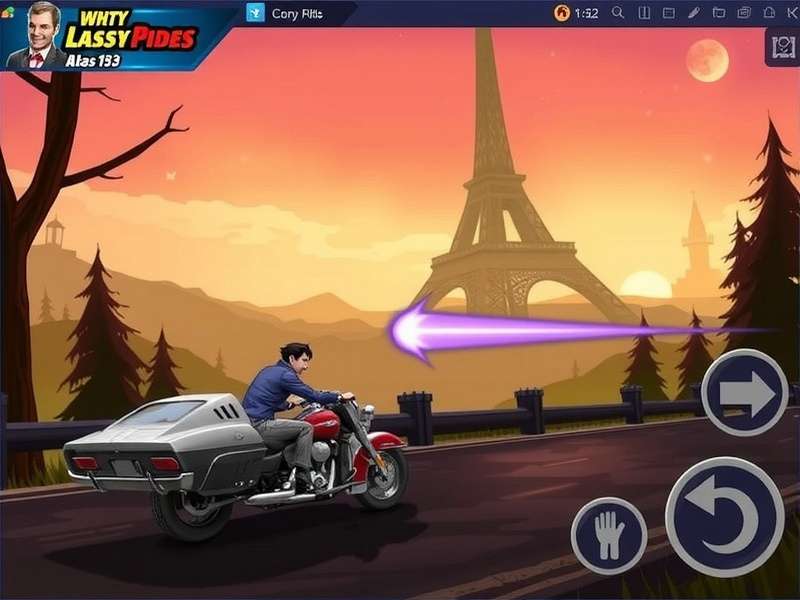
Task: Tap the hand glove action button
Action: (x=608, y=534)
